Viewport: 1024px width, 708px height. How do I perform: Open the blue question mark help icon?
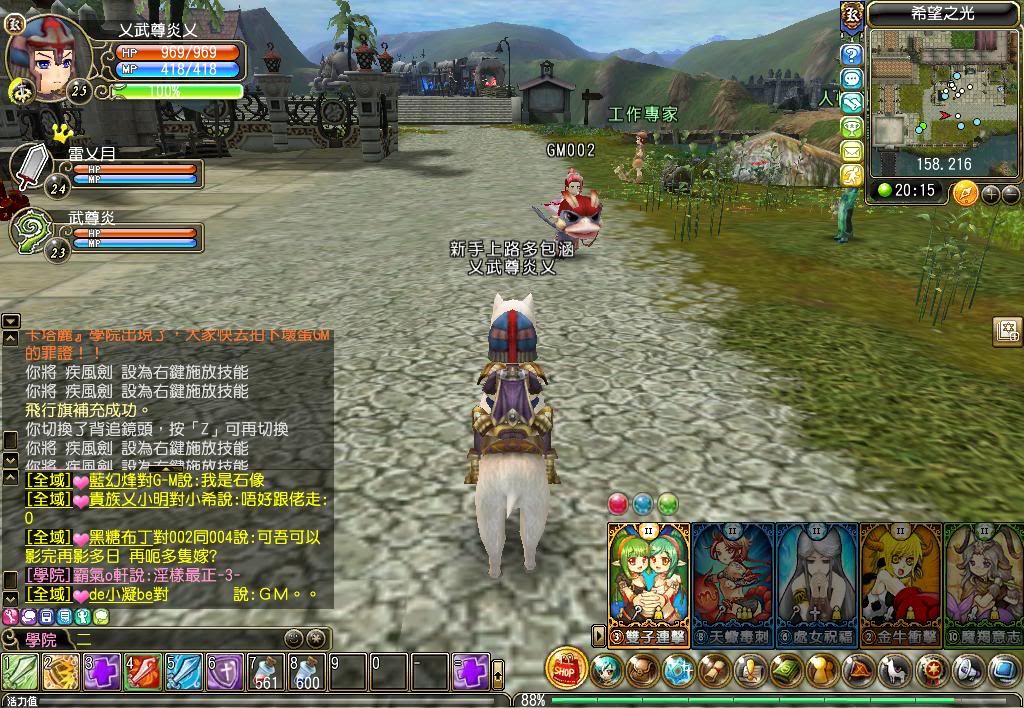pyautogui.click(x=852, y=54)
